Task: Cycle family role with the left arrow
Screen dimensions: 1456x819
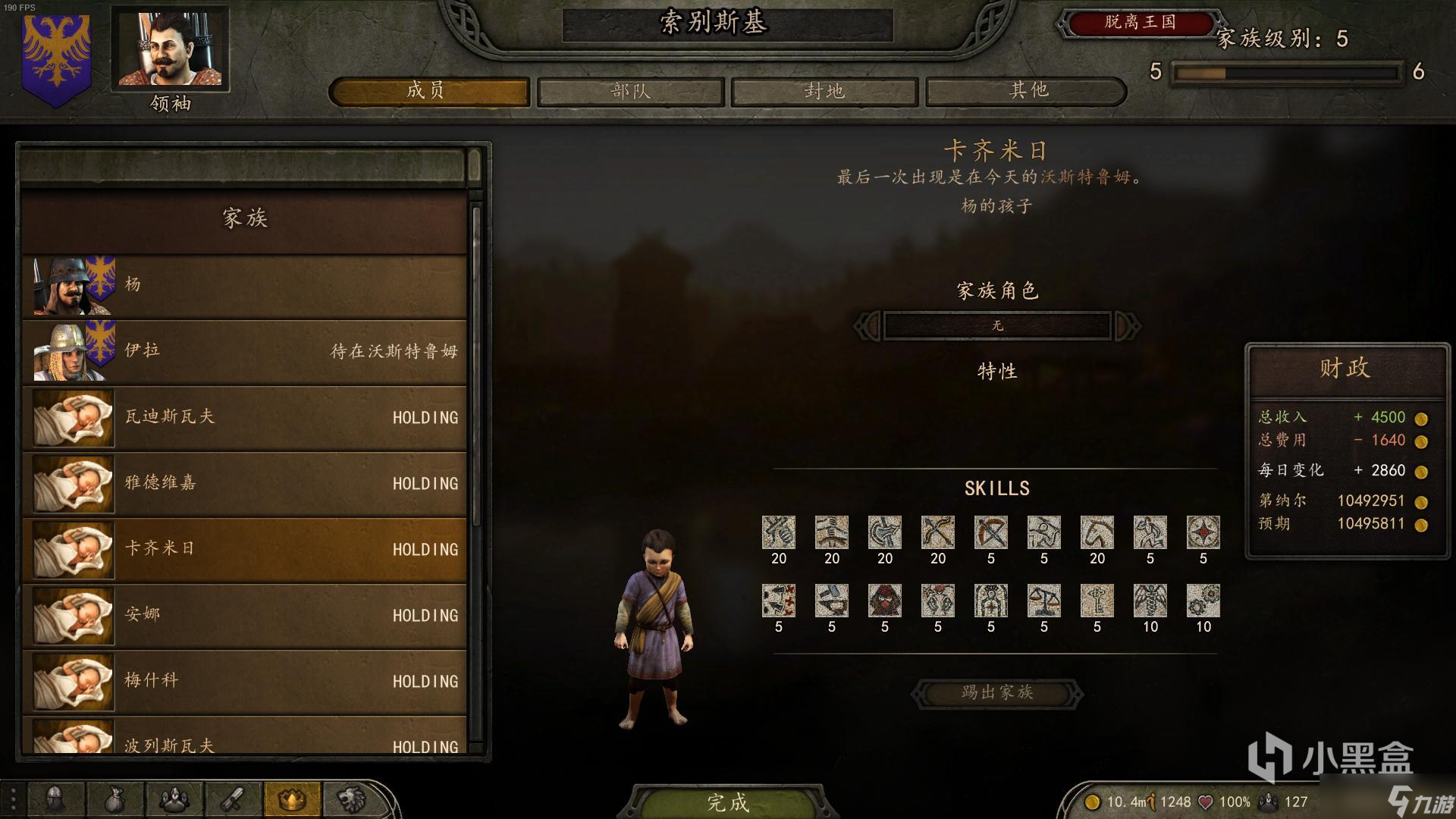Action: pos(868,326)
